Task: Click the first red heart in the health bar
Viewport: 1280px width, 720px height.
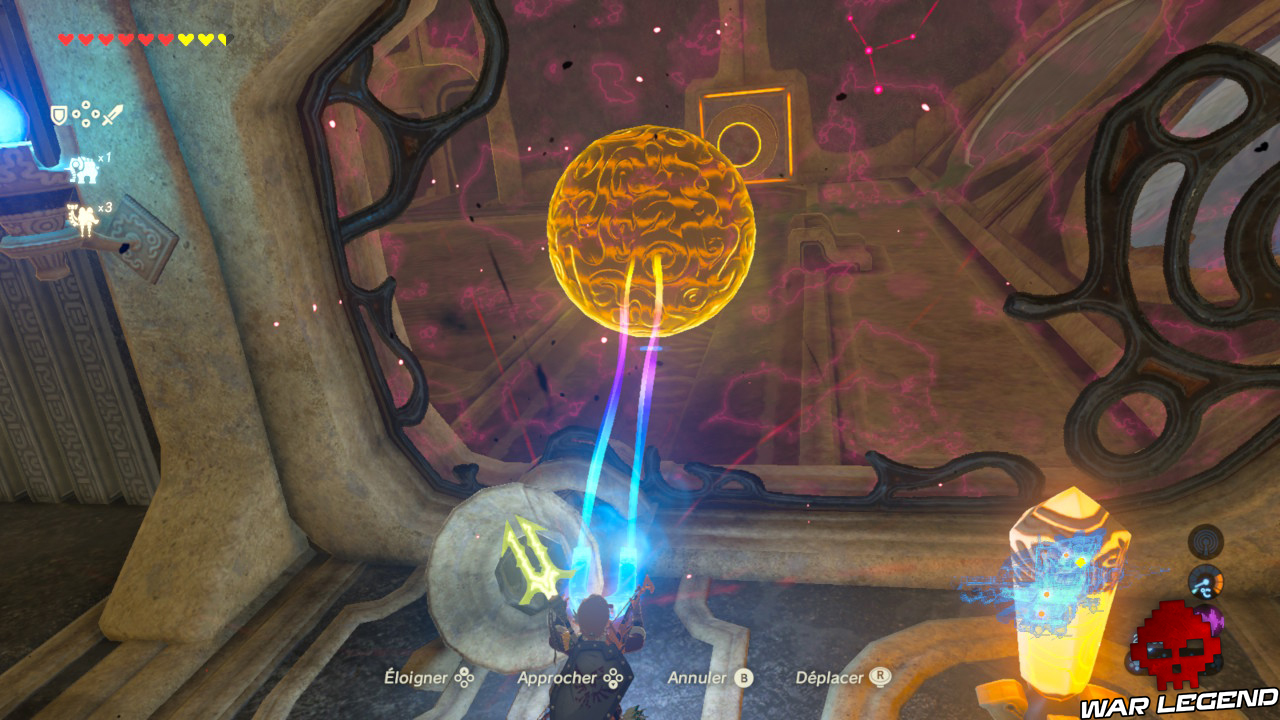Action: (x=65, y=37)
